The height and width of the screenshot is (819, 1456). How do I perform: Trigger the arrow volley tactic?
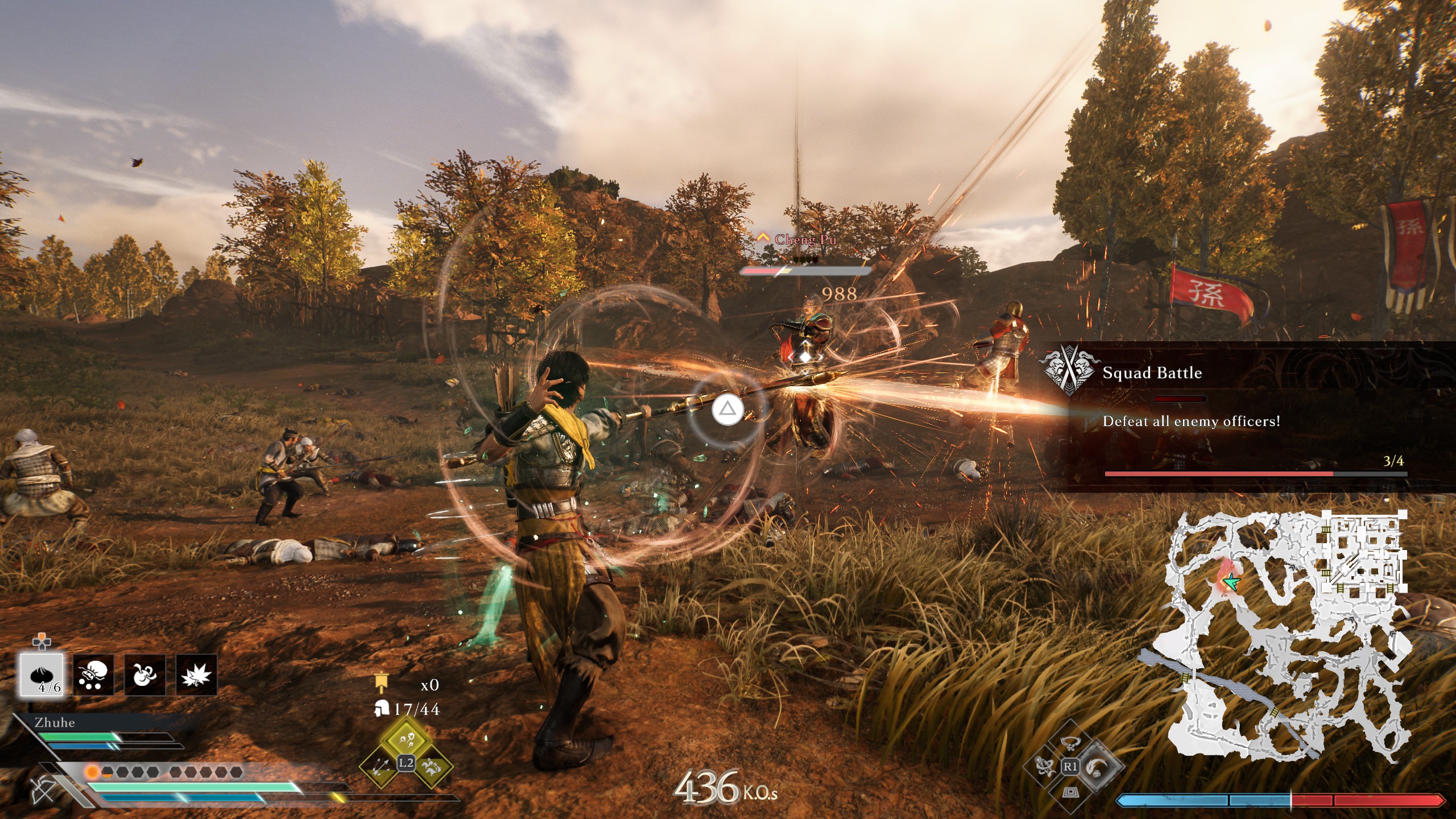tap(381, 765)
